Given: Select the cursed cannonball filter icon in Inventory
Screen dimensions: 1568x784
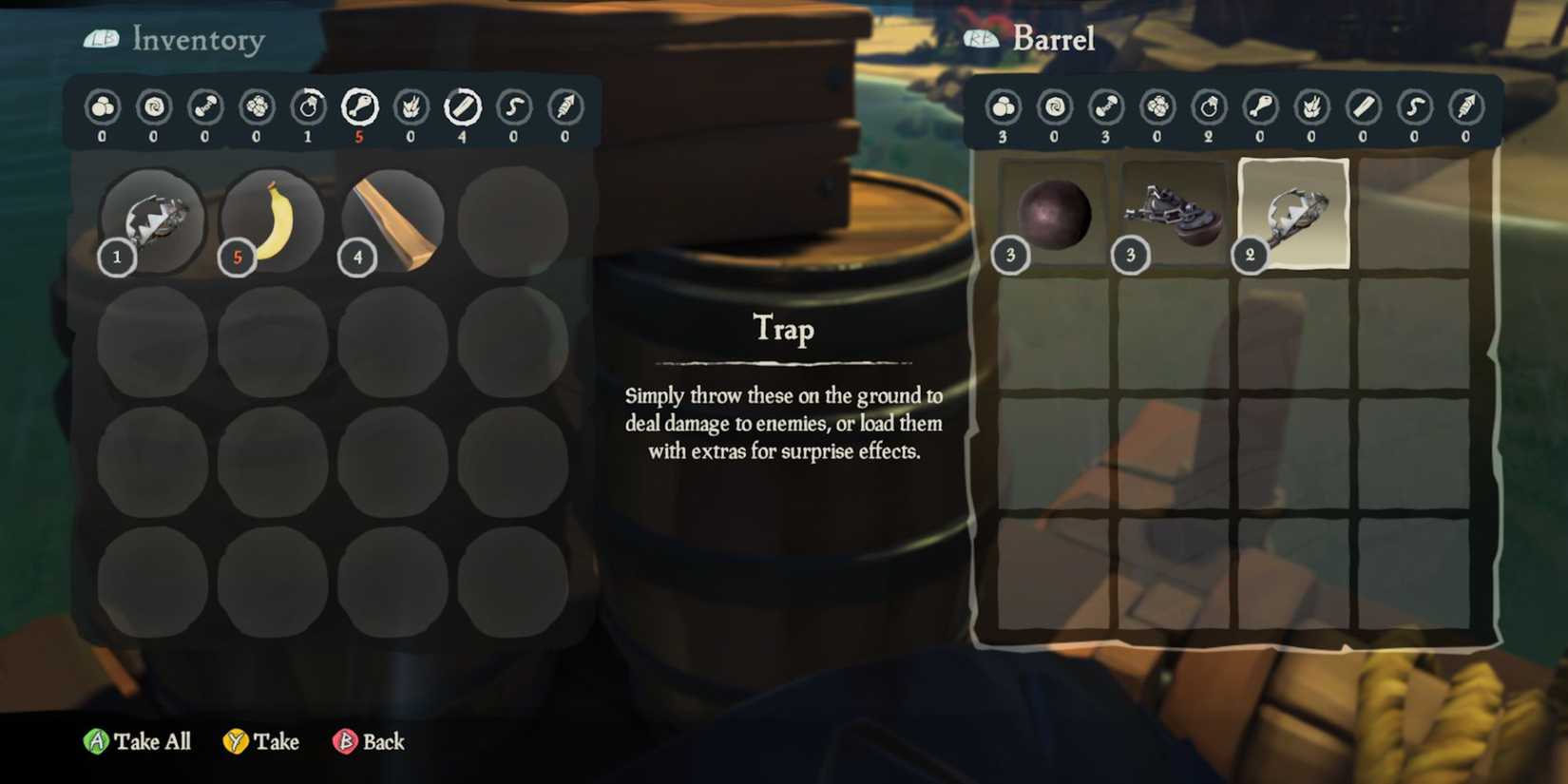Looking at the screenshot, I should [153, 109].
